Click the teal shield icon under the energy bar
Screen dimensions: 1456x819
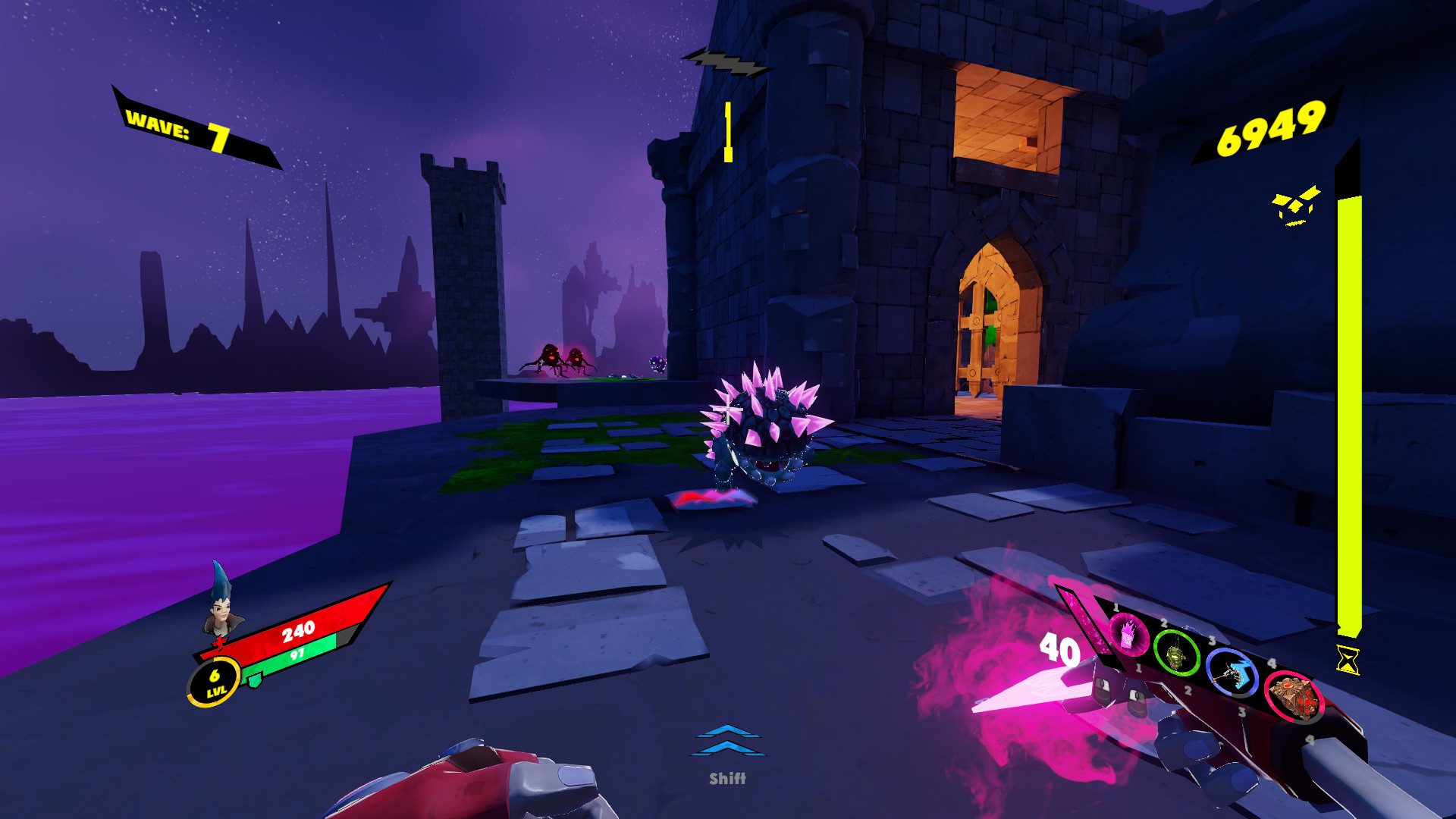(x=254, y=680)
